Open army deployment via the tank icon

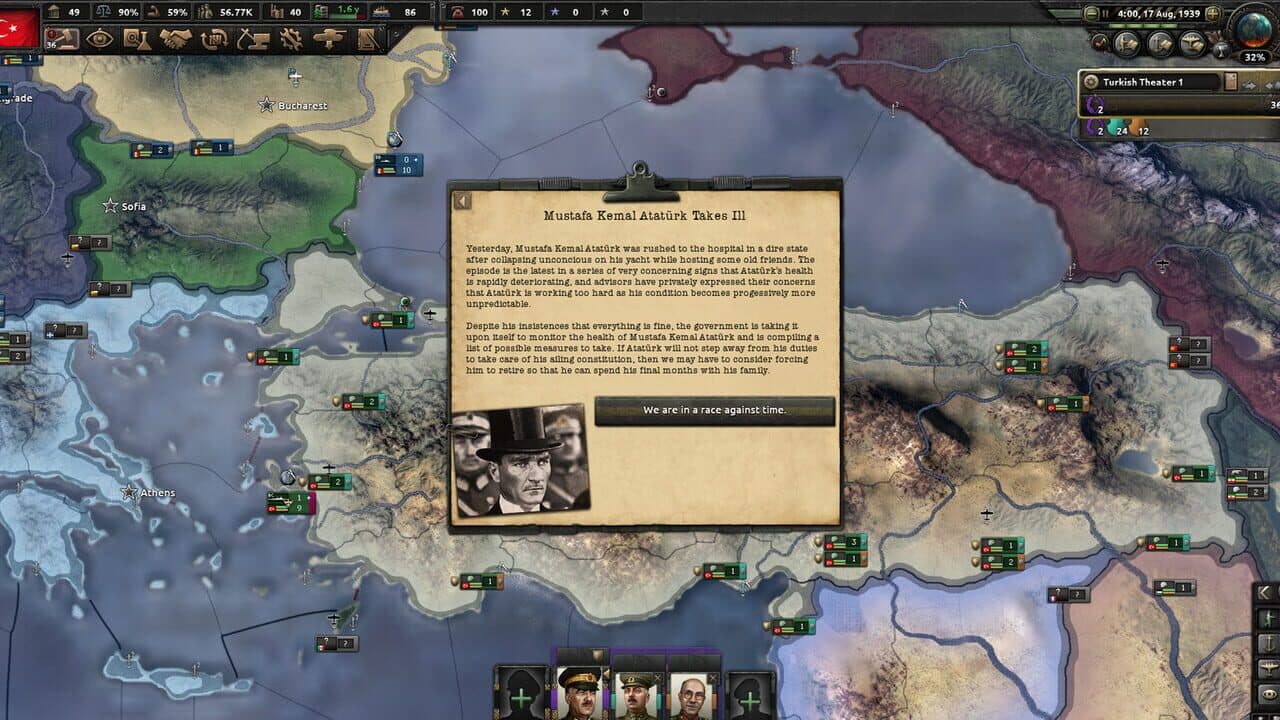[x=328, y=36]
